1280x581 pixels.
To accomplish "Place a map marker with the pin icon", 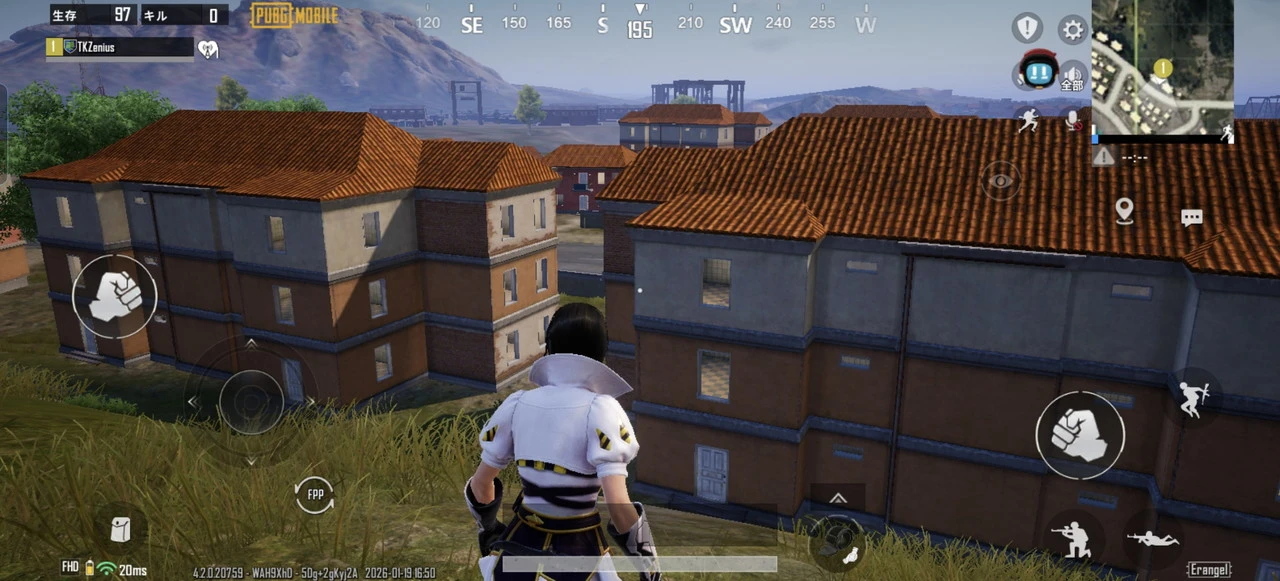I will 1124,210.
